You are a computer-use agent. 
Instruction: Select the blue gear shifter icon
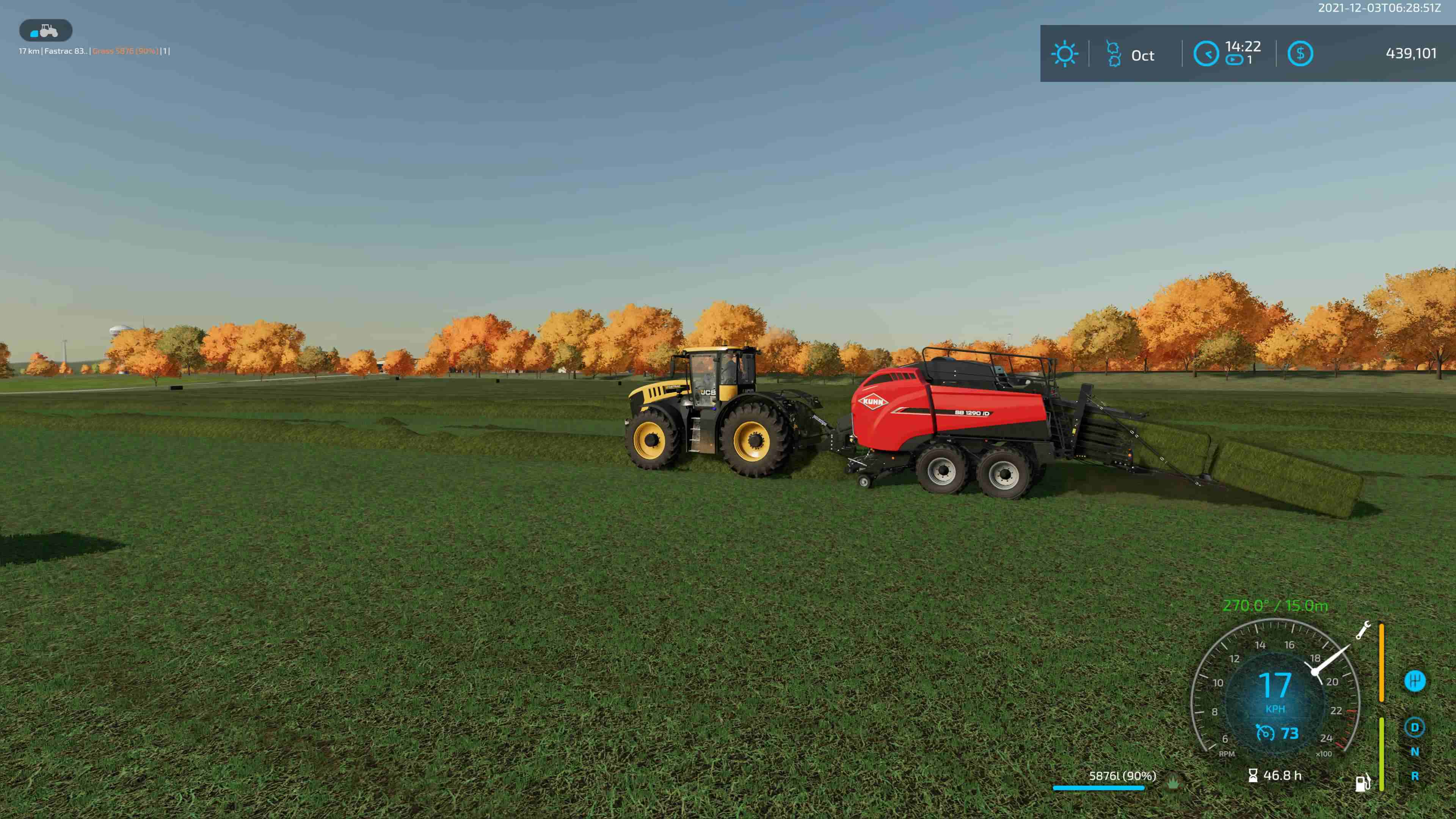click(x=1415, y=681)
